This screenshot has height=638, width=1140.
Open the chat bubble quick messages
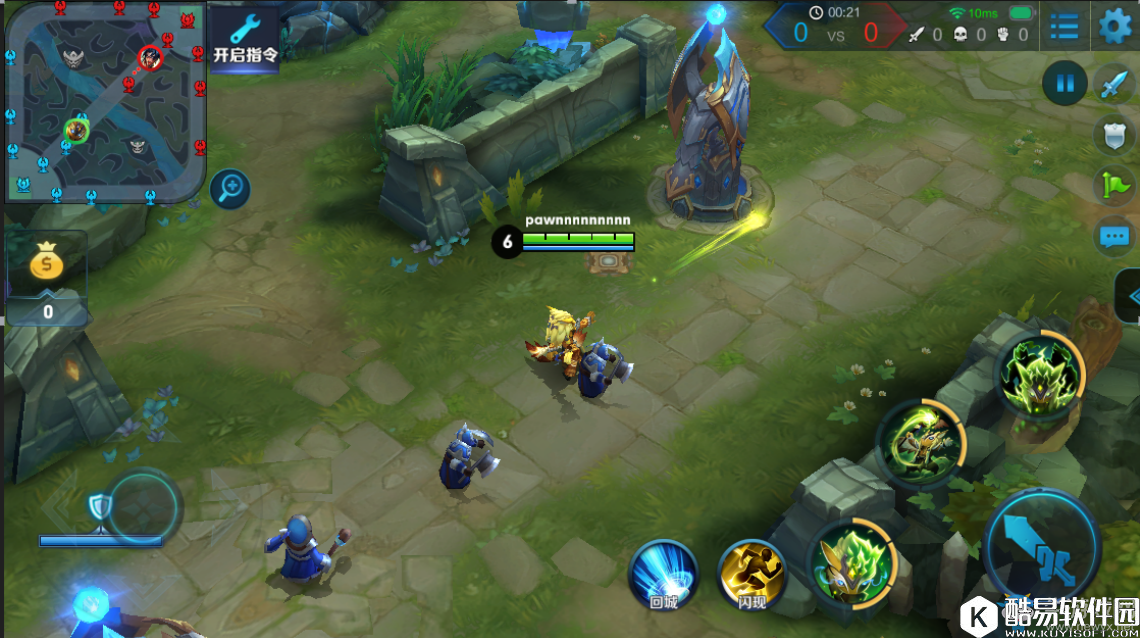[x=1114, y=237]
